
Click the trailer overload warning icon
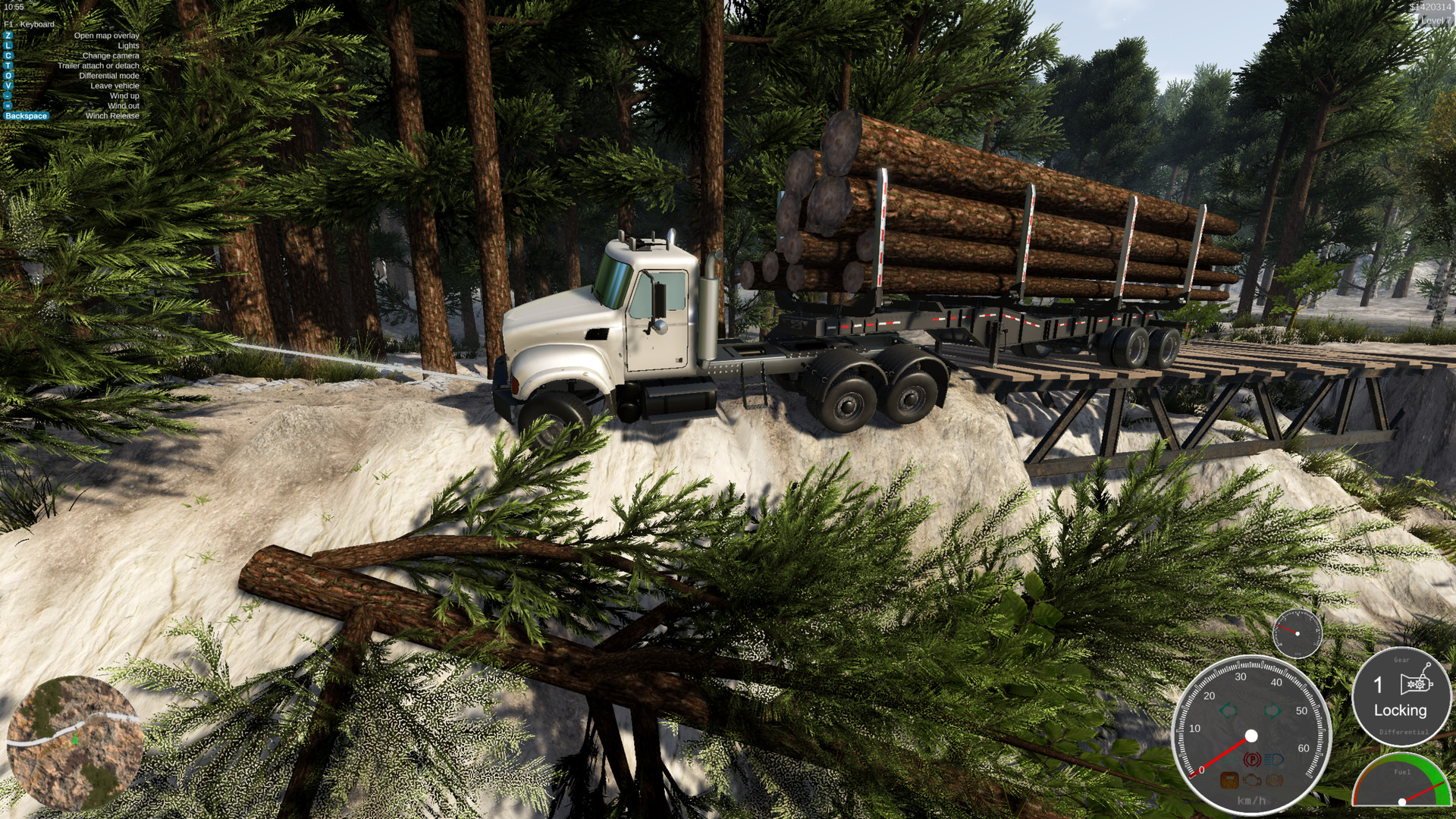(1228, 781)
